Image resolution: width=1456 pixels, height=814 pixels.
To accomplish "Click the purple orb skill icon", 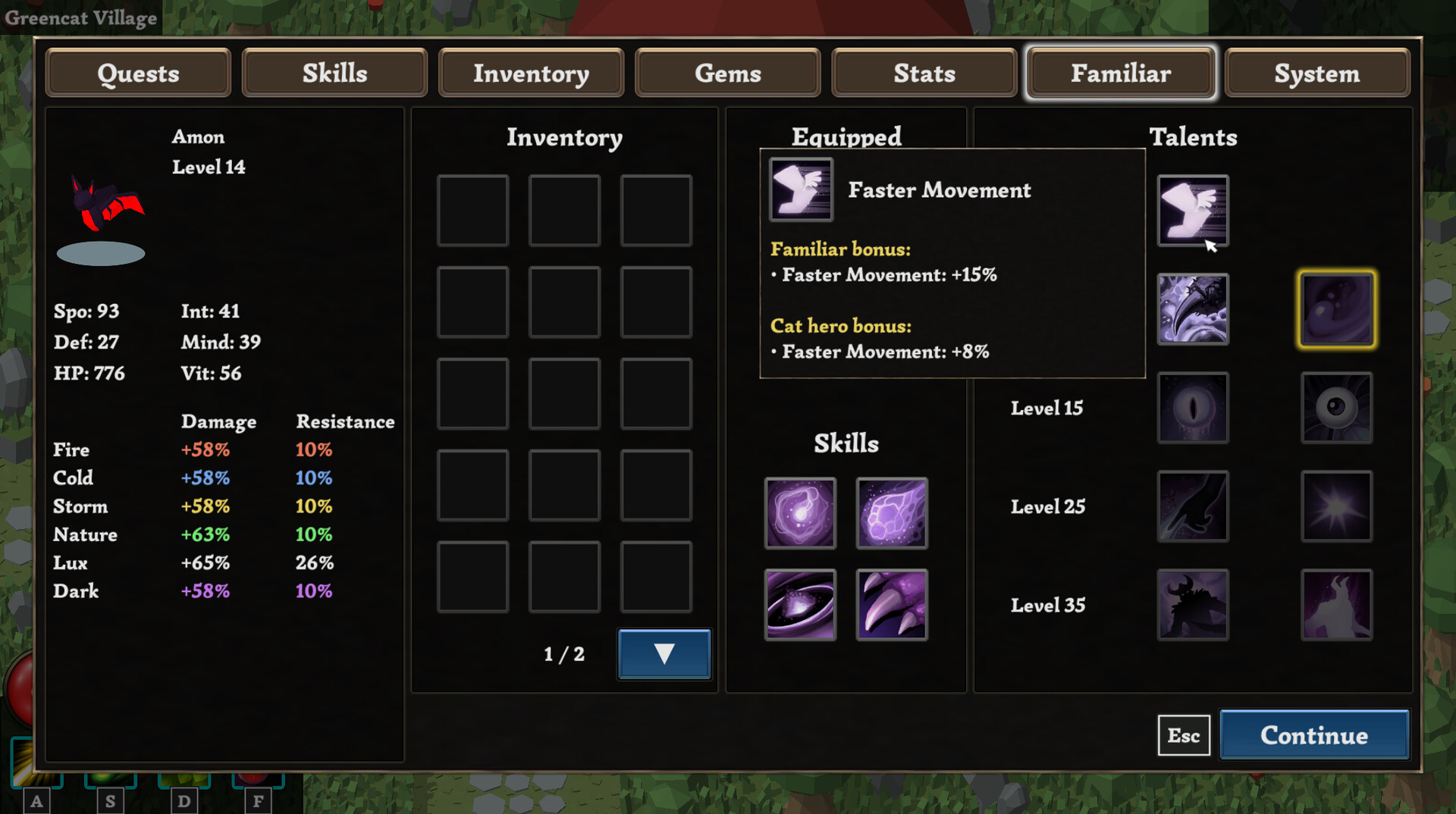I will tap(800, 514).
